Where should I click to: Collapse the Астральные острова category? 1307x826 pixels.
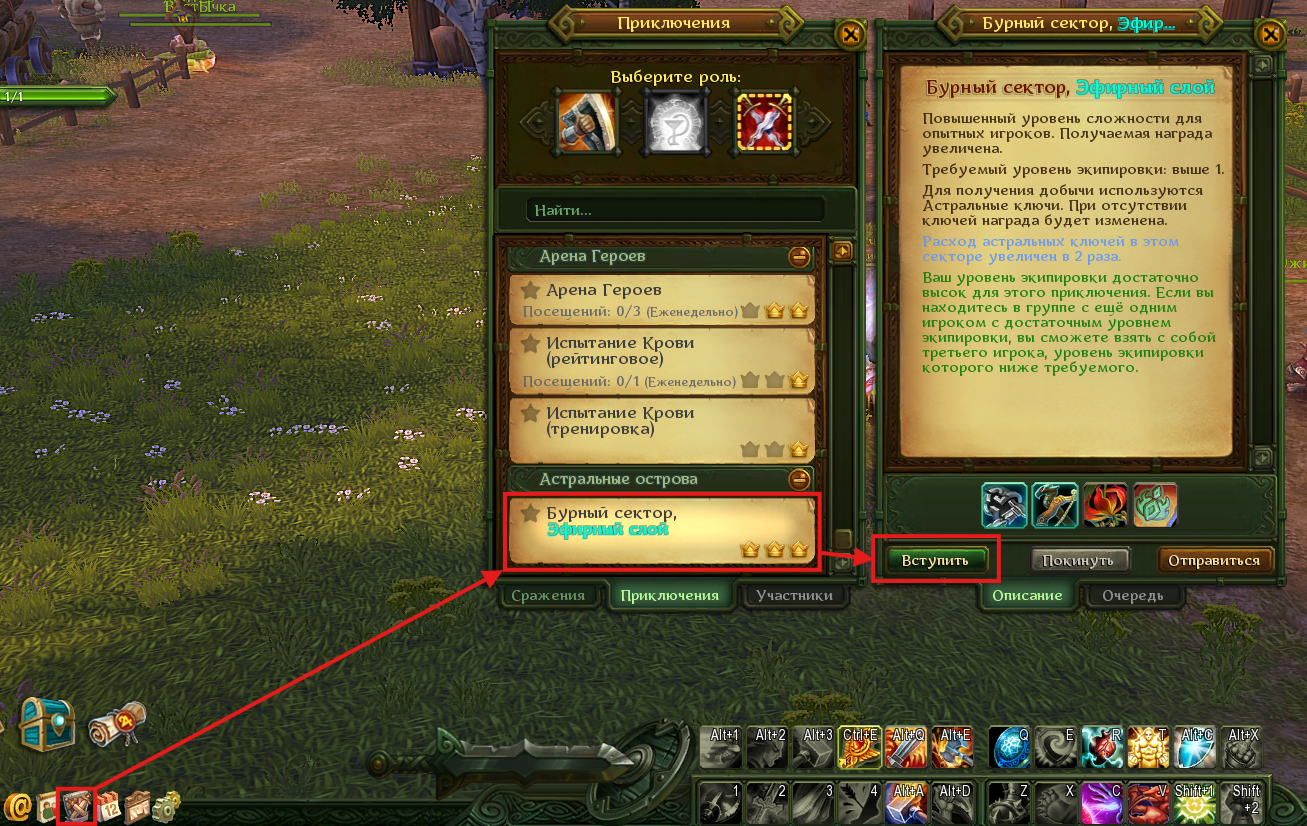coord(799,480)
